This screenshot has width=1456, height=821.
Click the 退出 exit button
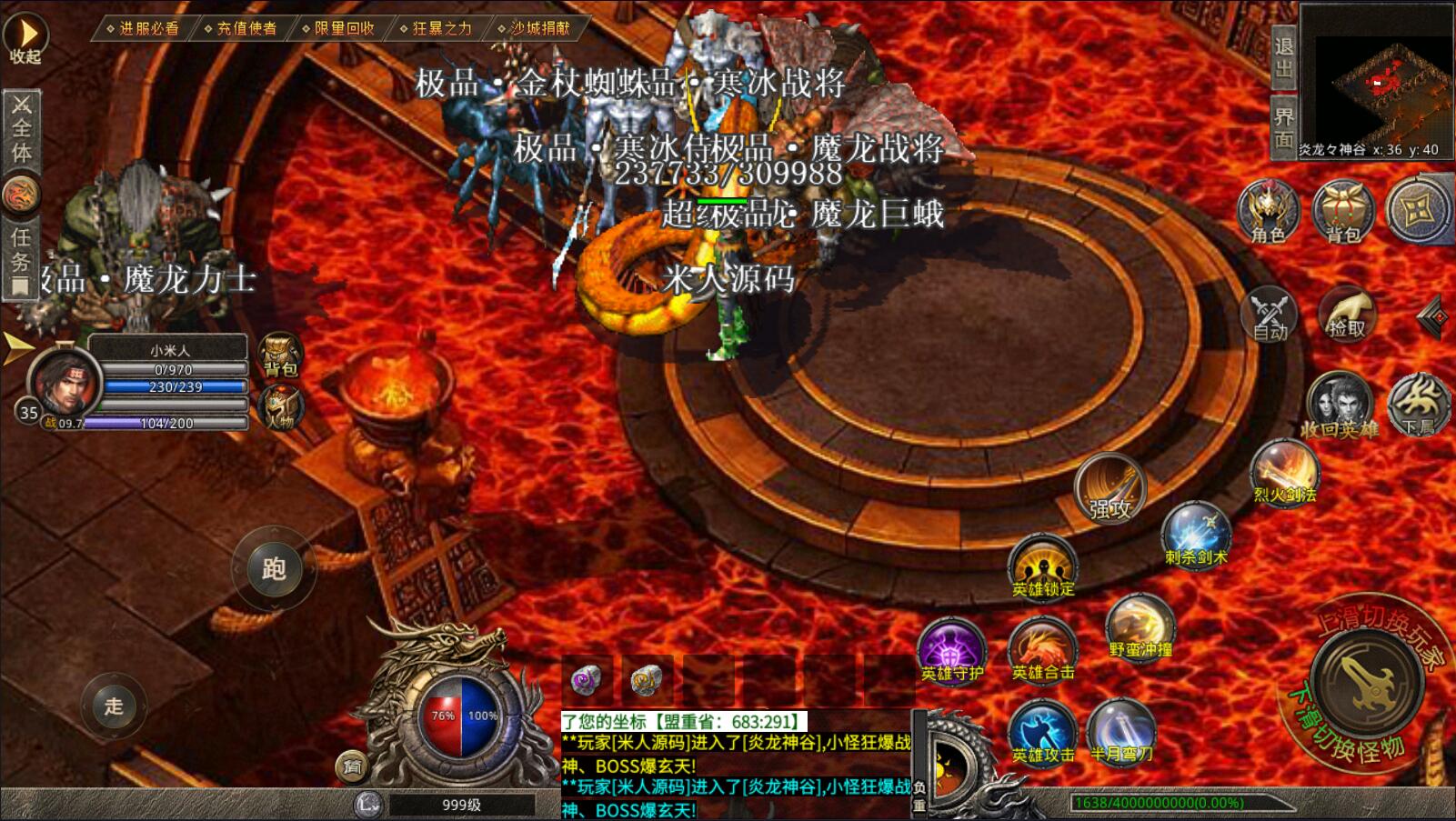click(1283, 57)
